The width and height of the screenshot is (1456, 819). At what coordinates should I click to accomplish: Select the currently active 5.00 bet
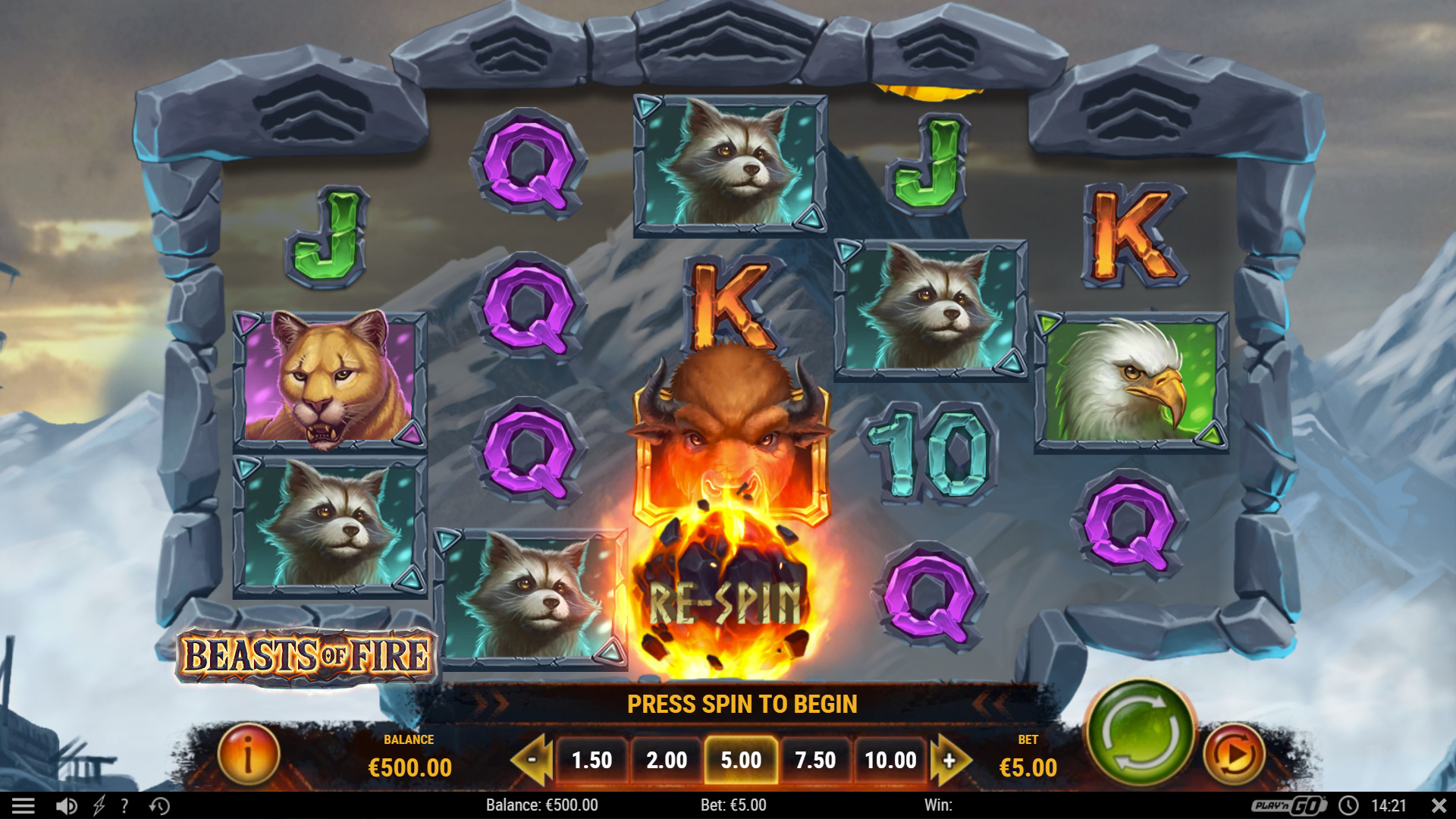pos(742,761)
